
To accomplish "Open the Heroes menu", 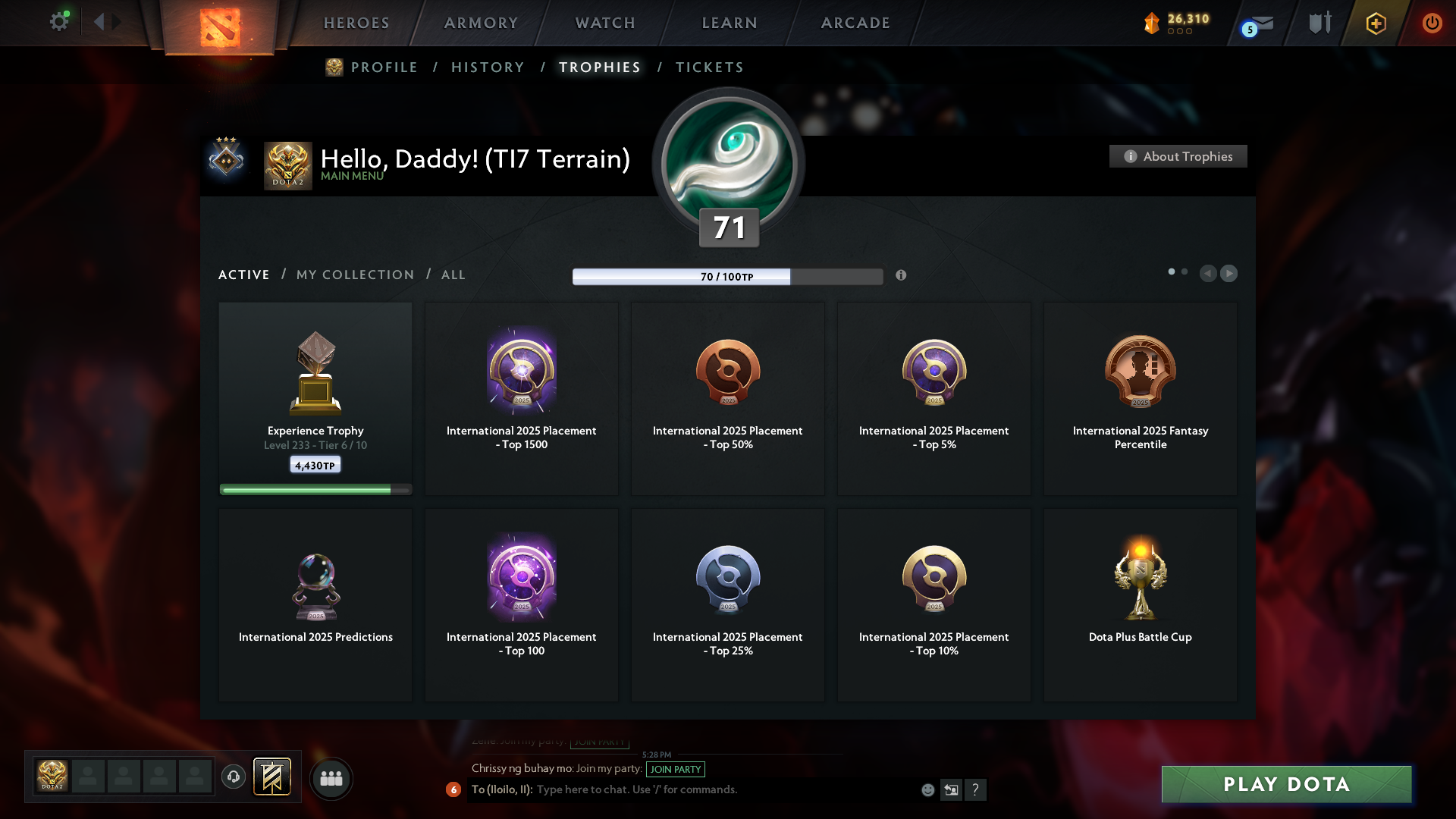I will (x=356, y=23).
